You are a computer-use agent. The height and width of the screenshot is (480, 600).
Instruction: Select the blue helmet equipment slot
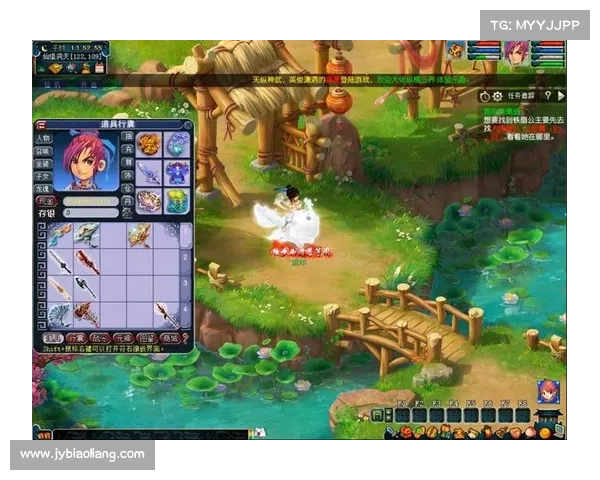(x=177, y=144)
